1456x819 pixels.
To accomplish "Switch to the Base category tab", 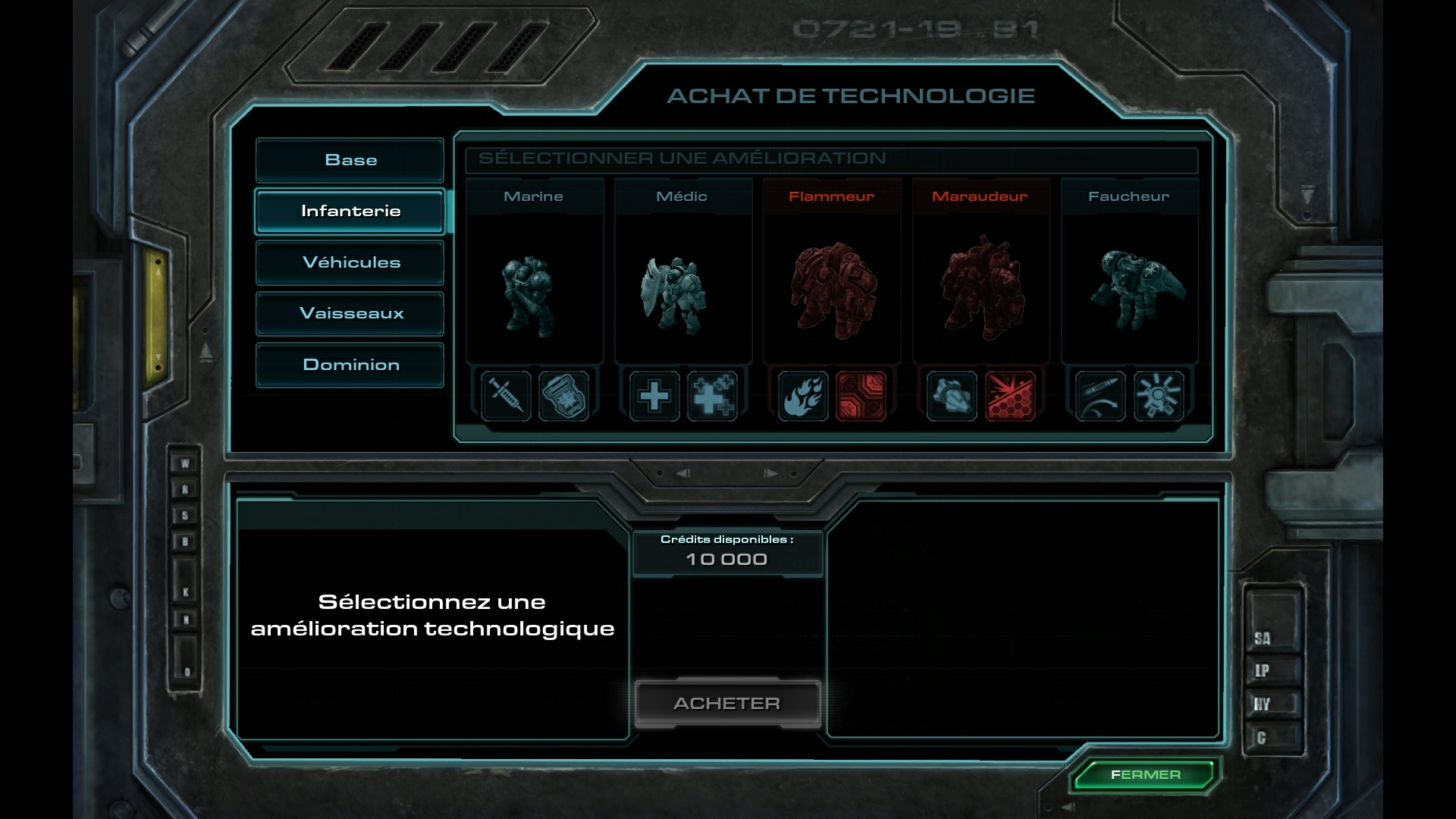I will pyautogui.click(x=350, y=160).
